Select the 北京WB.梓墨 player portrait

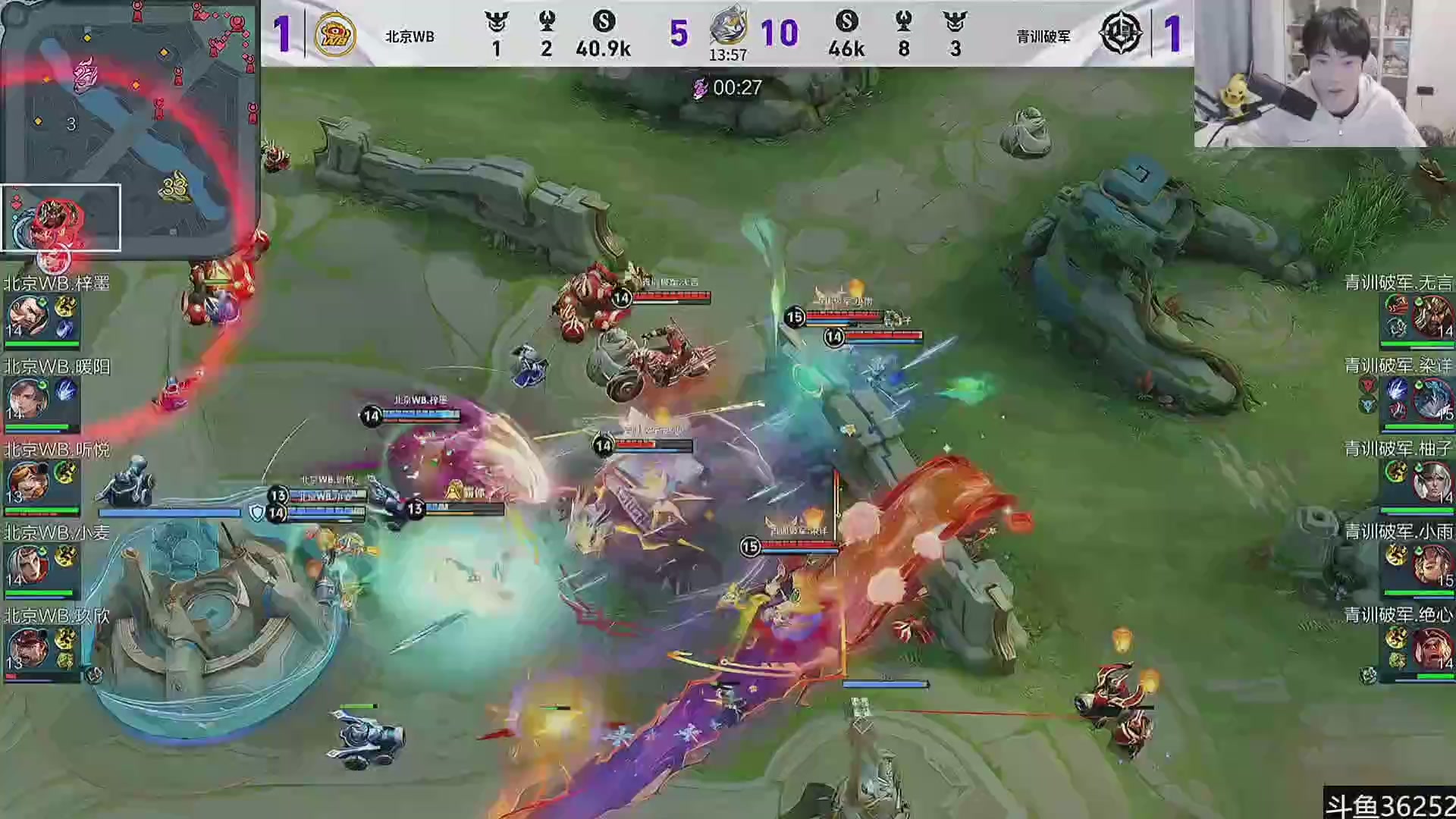(29, 317)
